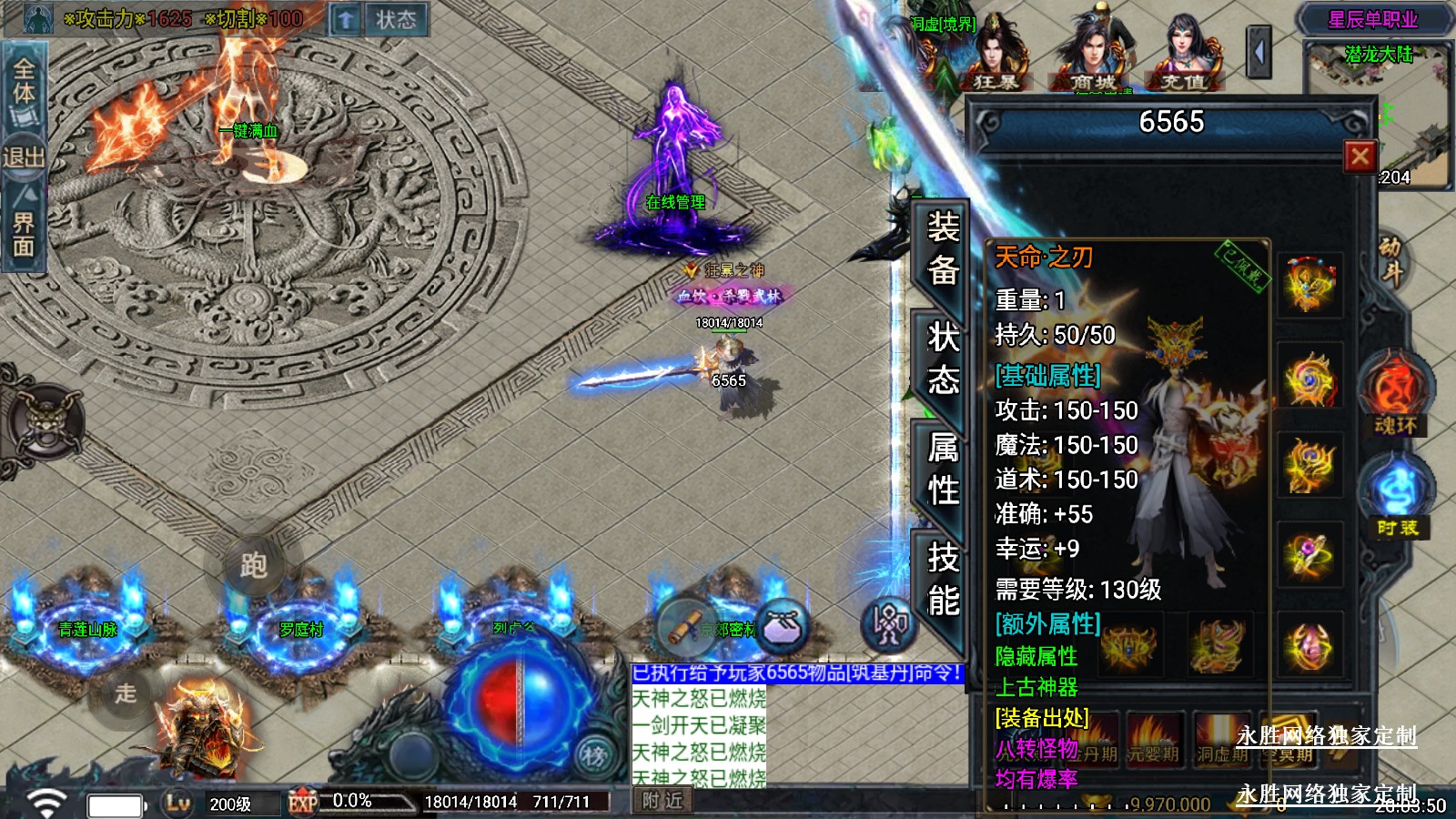This screenshot has width=1456, height=819.
Task: Select the 属性 attributes tab
Action: tap(943, 469)
